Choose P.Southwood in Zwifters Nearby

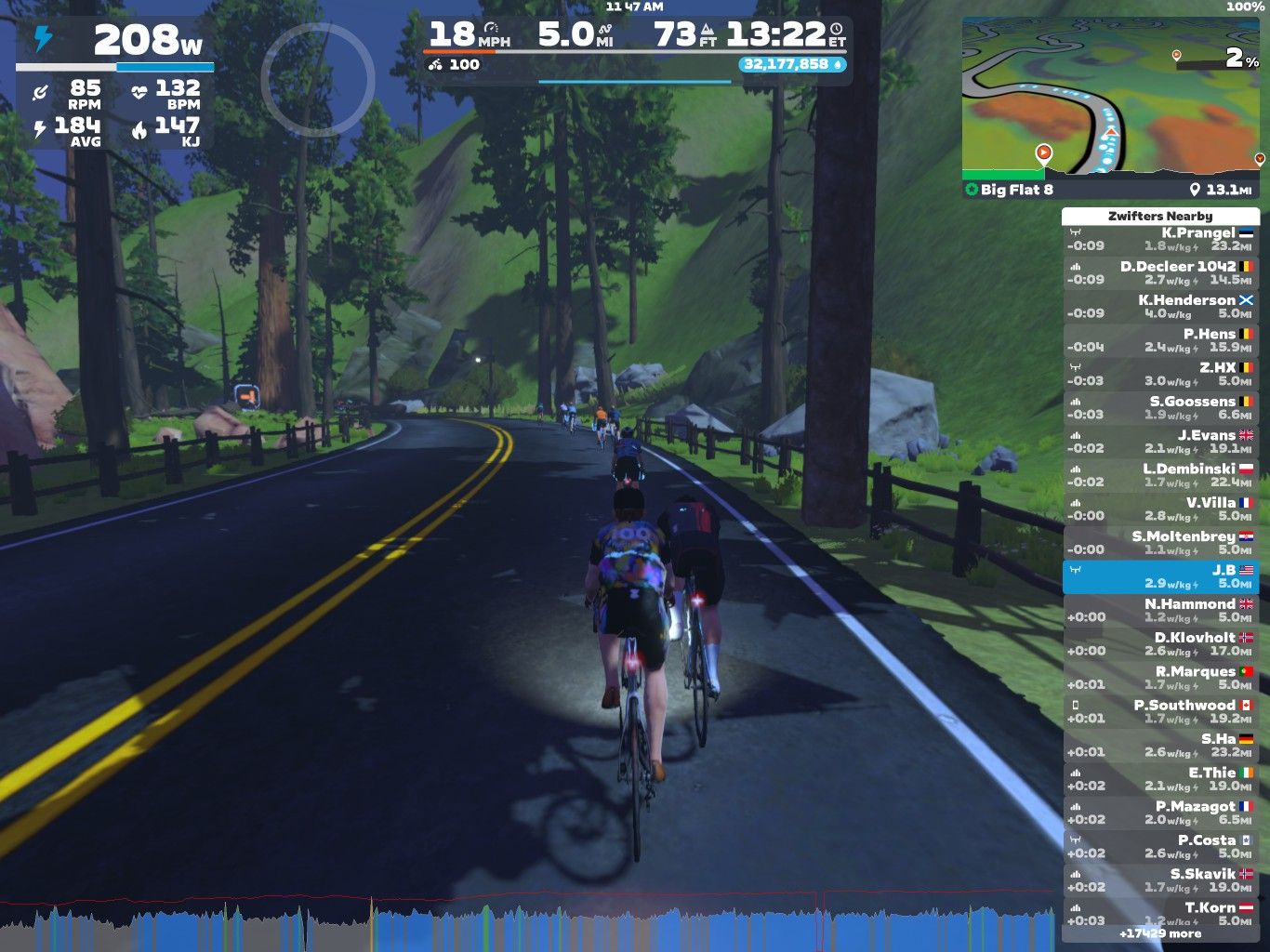point(1160,712)
